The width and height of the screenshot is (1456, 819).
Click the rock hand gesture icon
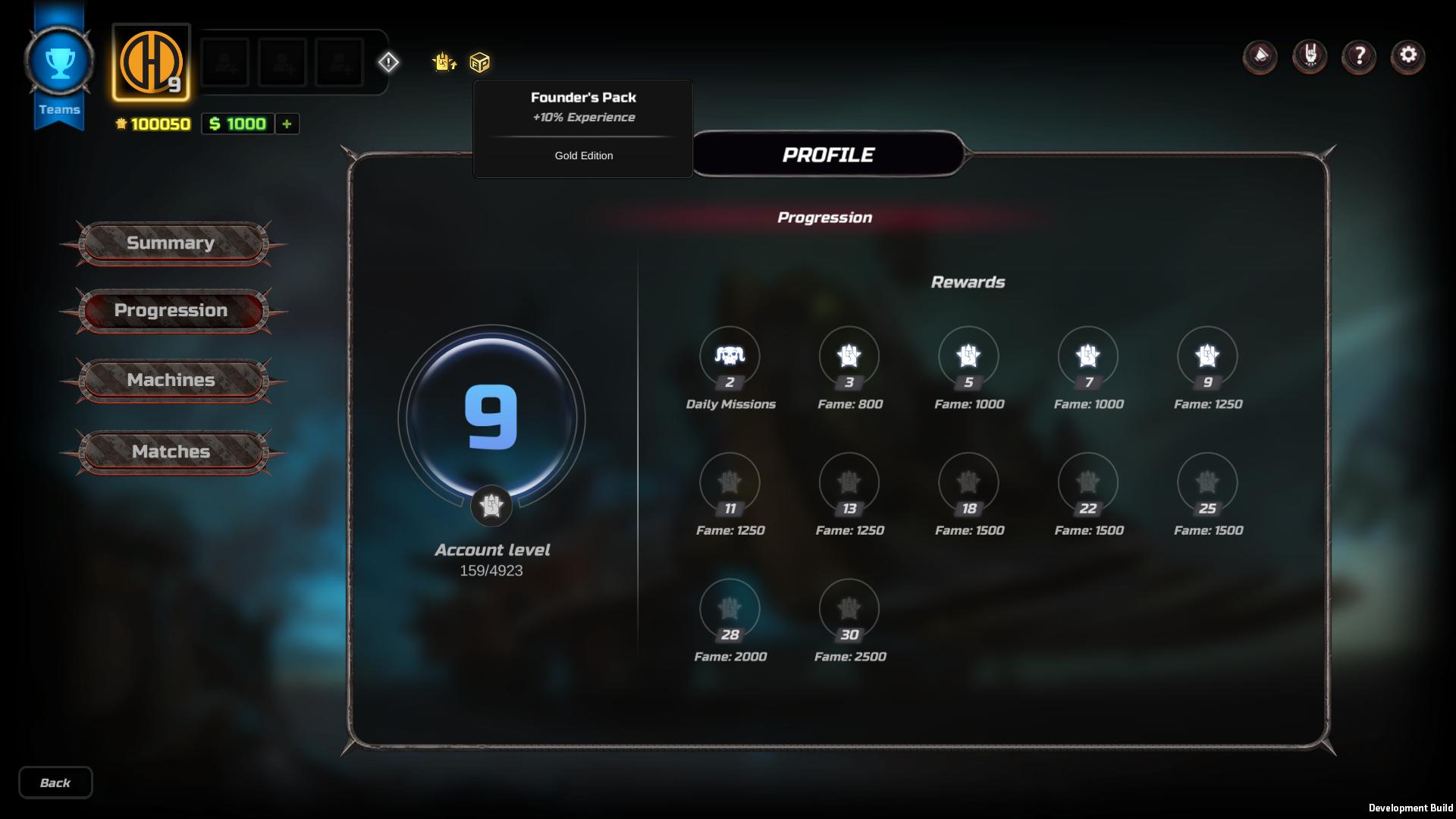point(1310,55)
